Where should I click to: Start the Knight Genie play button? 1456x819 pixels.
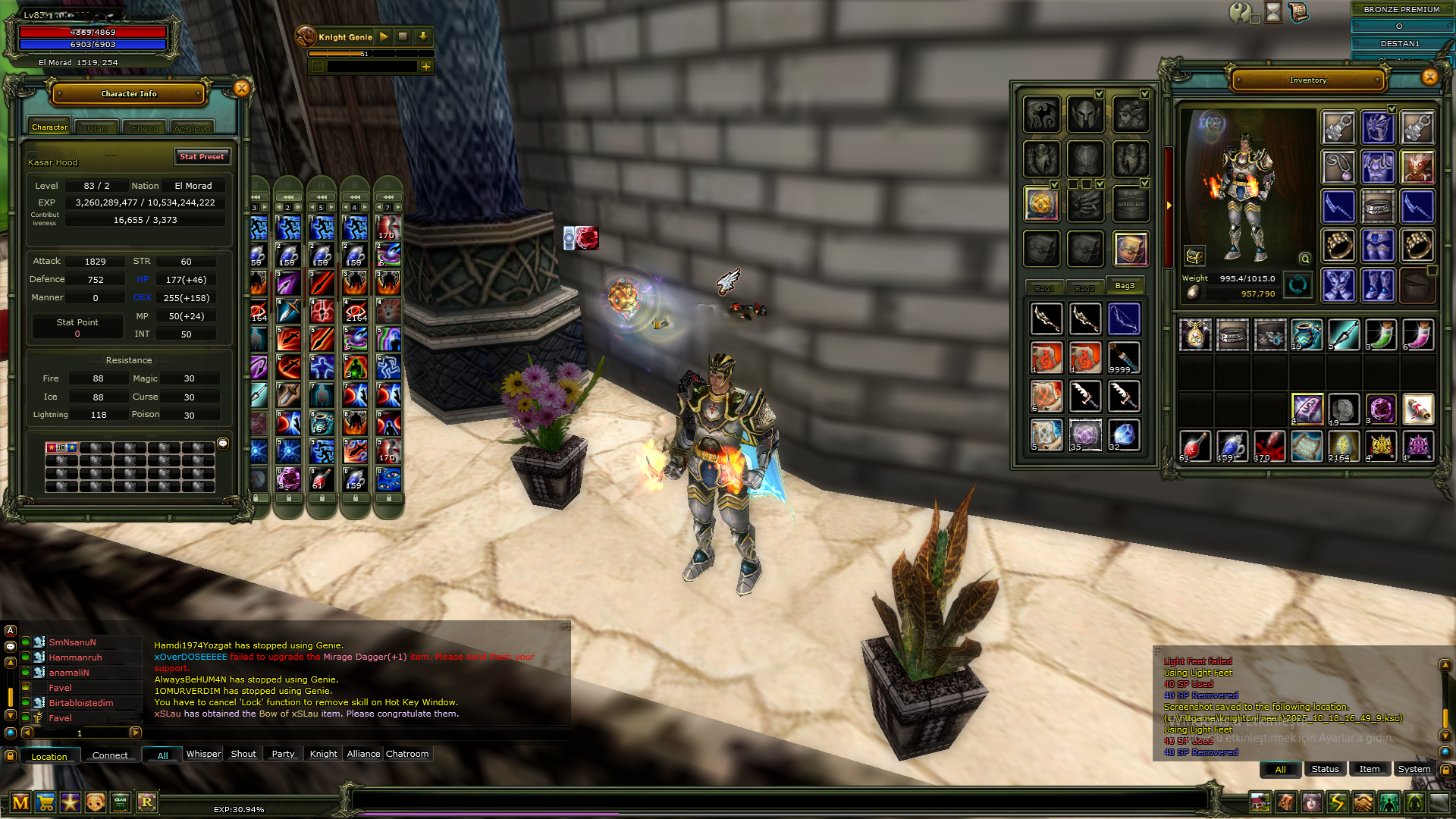384,36
